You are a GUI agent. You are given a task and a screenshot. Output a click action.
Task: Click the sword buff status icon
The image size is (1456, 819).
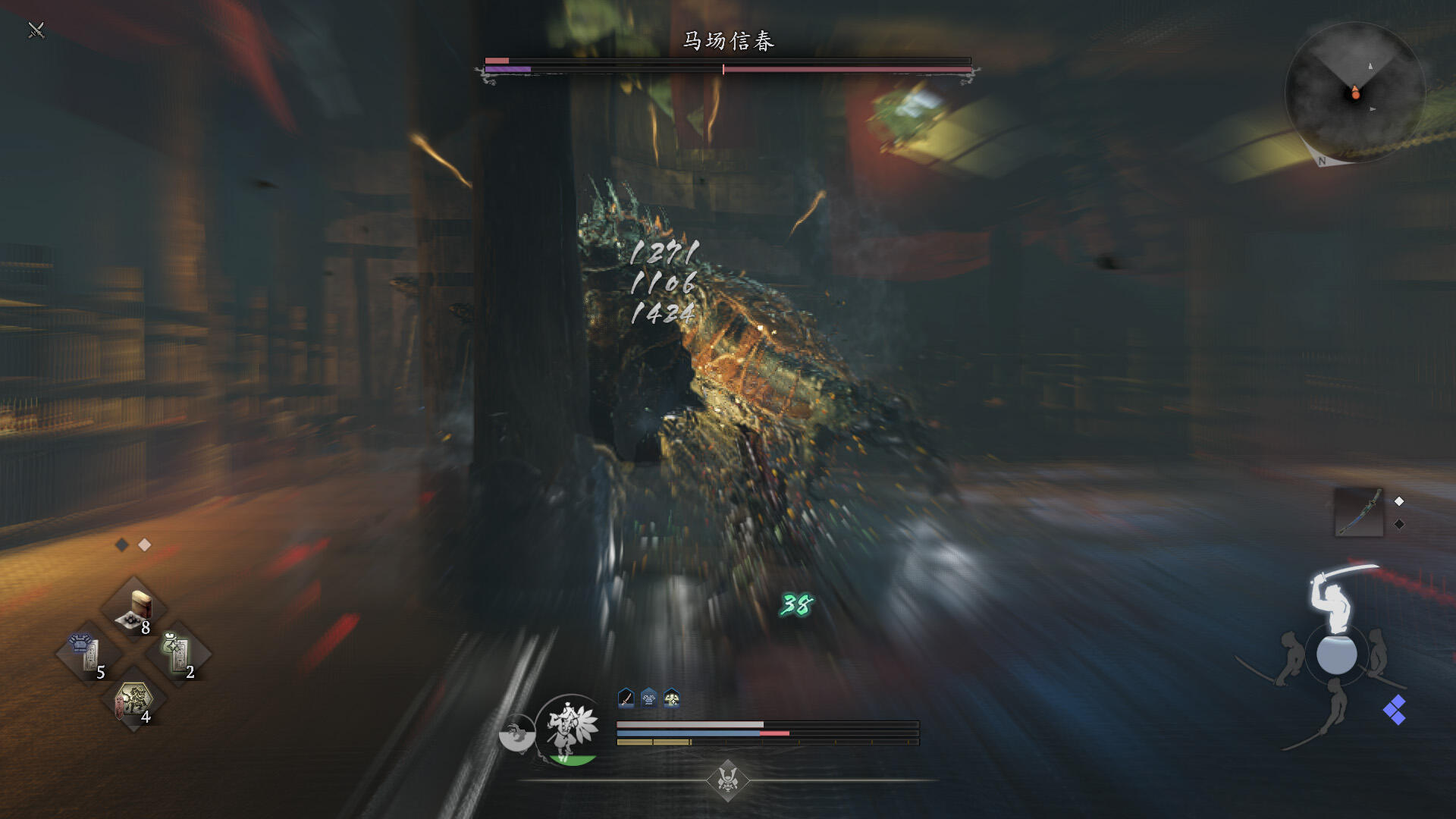[x=626, y=698]
